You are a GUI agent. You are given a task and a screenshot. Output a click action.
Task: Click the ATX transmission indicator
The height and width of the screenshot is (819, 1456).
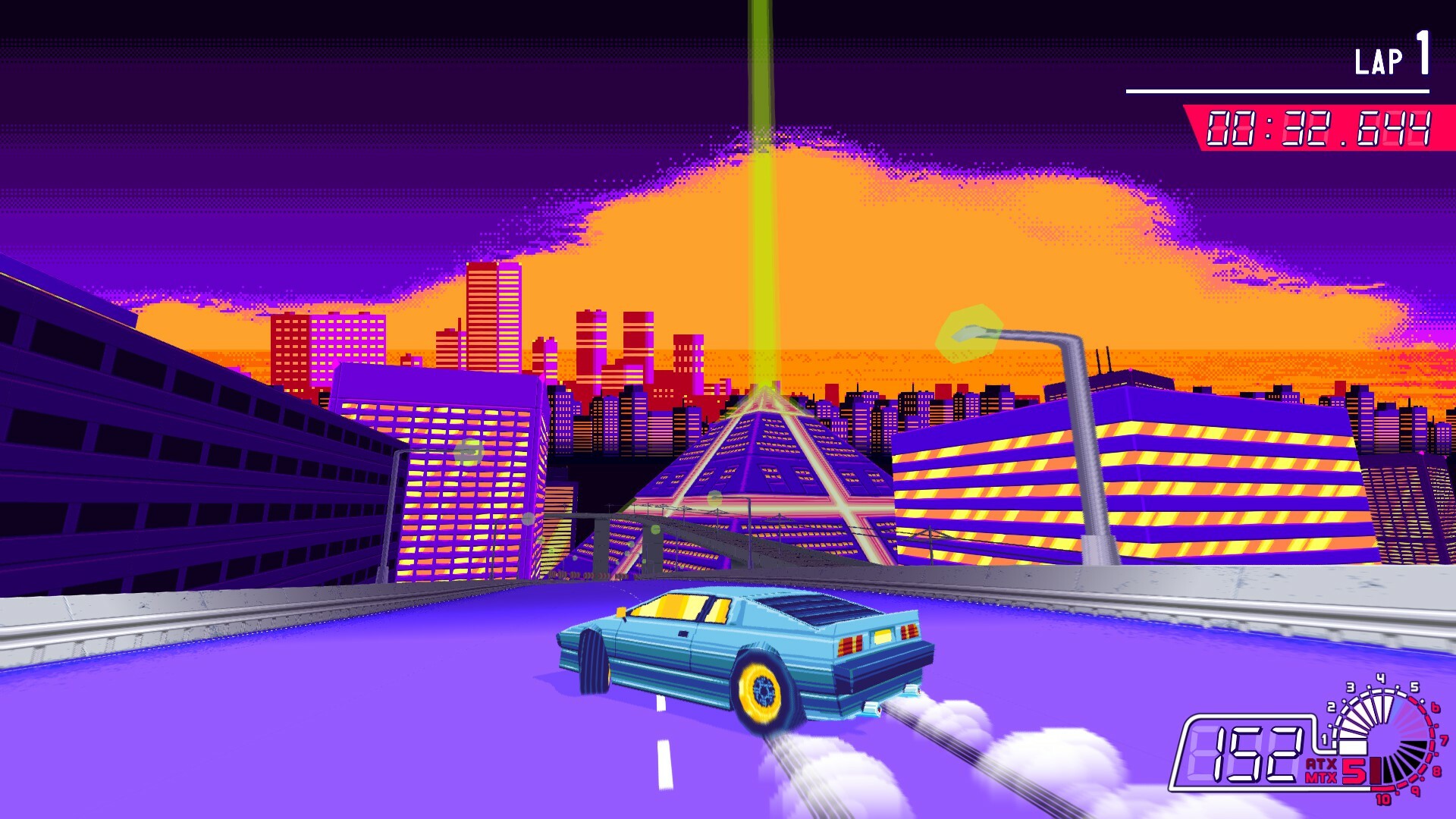click(1319, 764)
